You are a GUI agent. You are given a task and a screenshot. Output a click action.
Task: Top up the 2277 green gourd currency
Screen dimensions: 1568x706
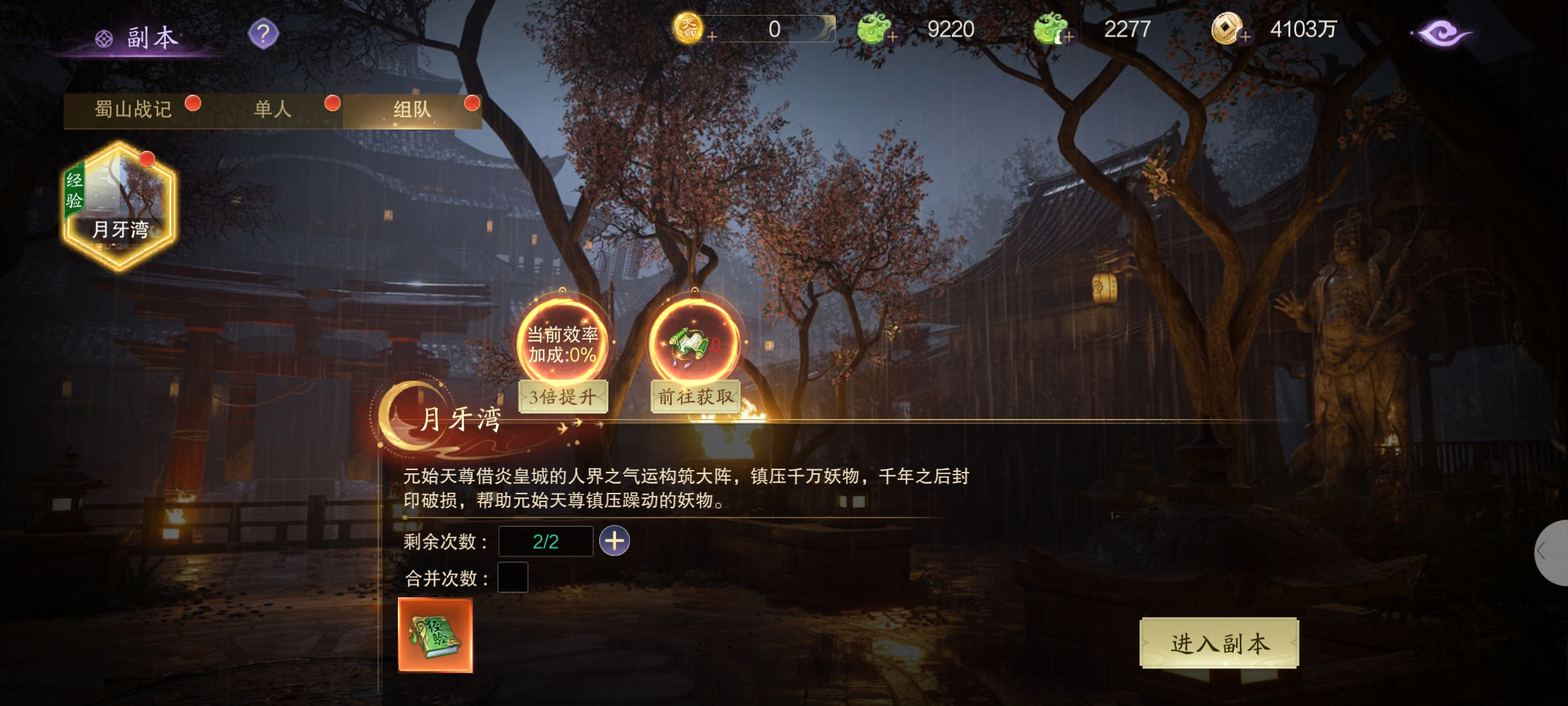pos(1068,37)
